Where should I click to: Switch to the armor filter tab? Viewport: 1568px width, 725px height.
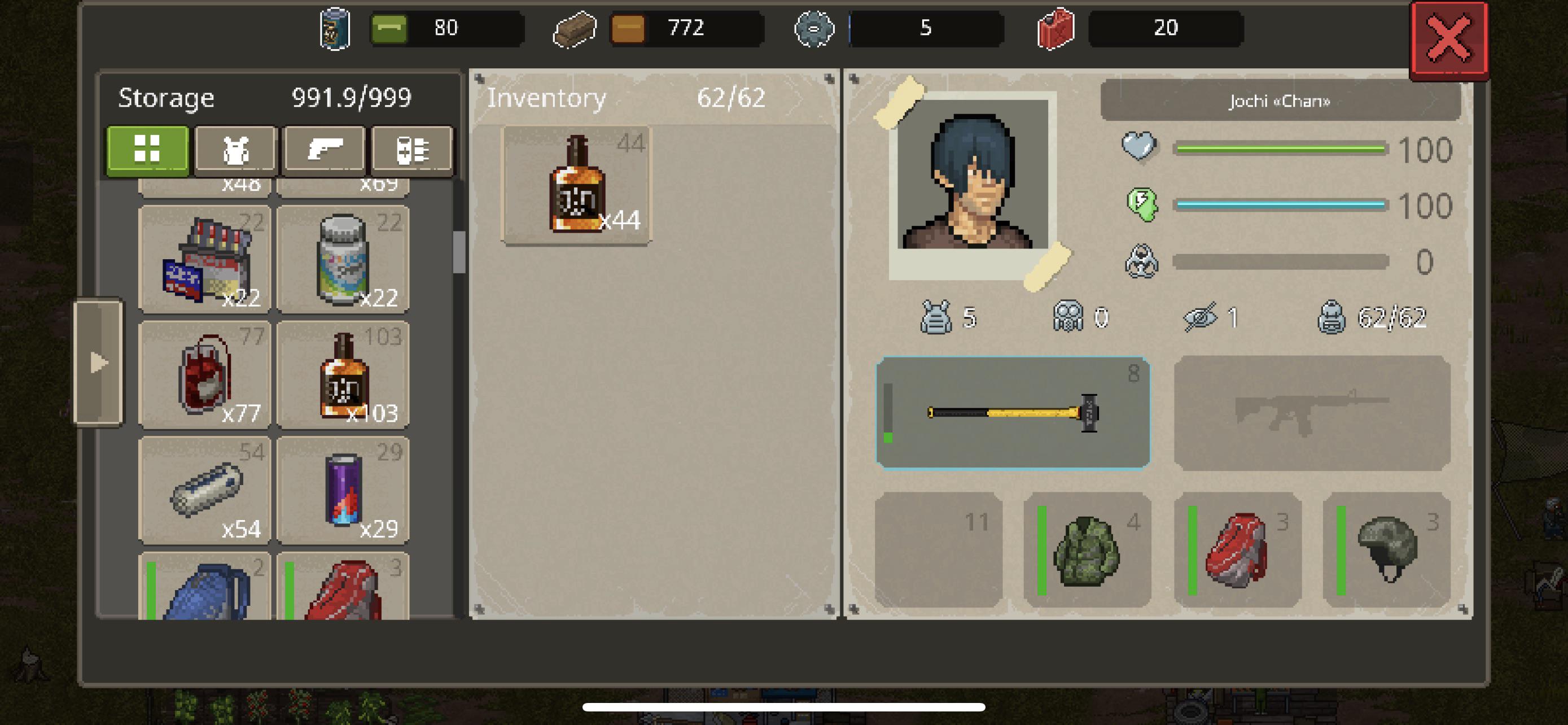tap(236, 150)
